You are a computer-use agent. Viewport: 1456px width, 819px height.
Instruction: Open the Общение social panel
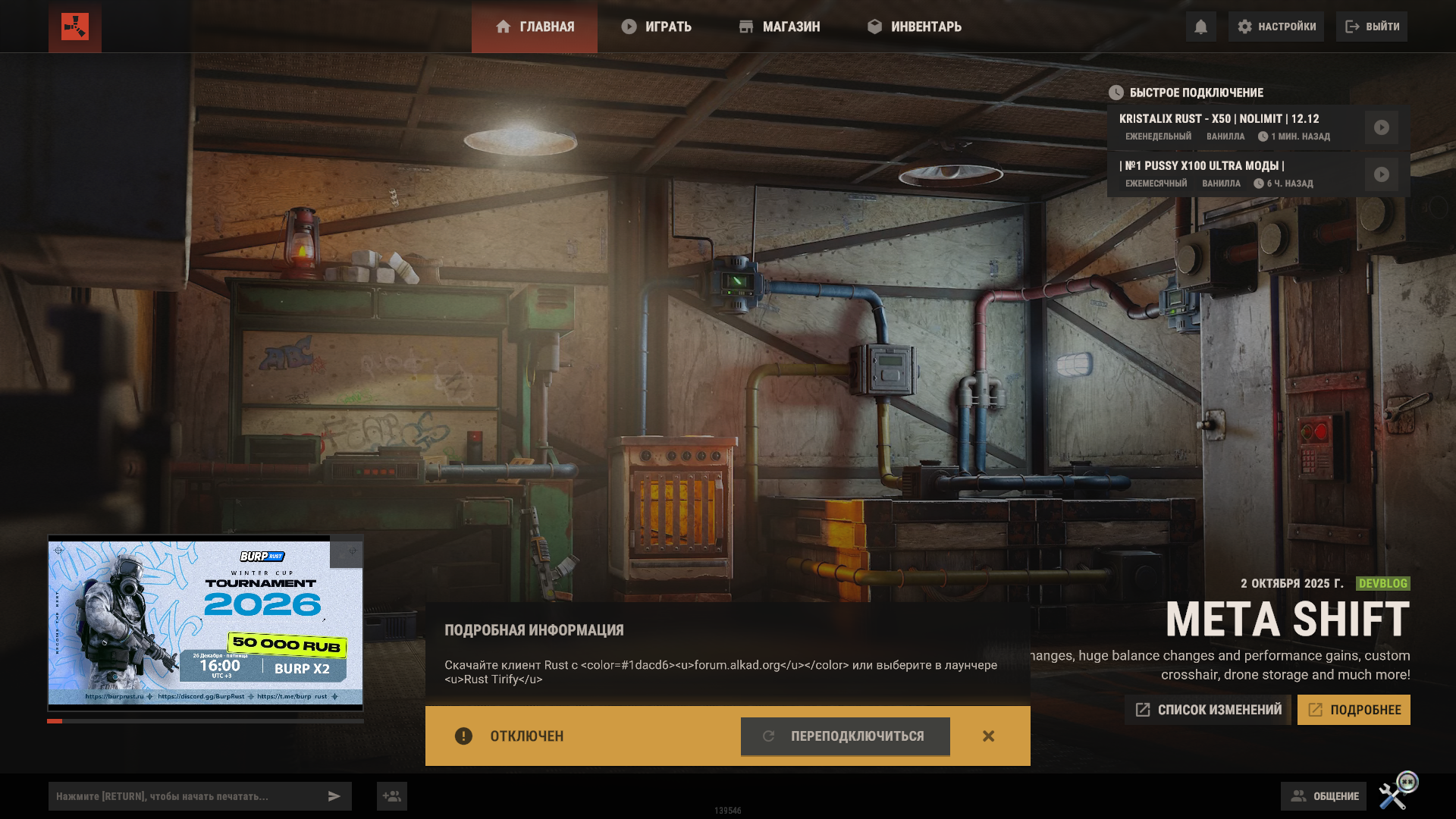pyautogui.click(x=1324, y=796)
